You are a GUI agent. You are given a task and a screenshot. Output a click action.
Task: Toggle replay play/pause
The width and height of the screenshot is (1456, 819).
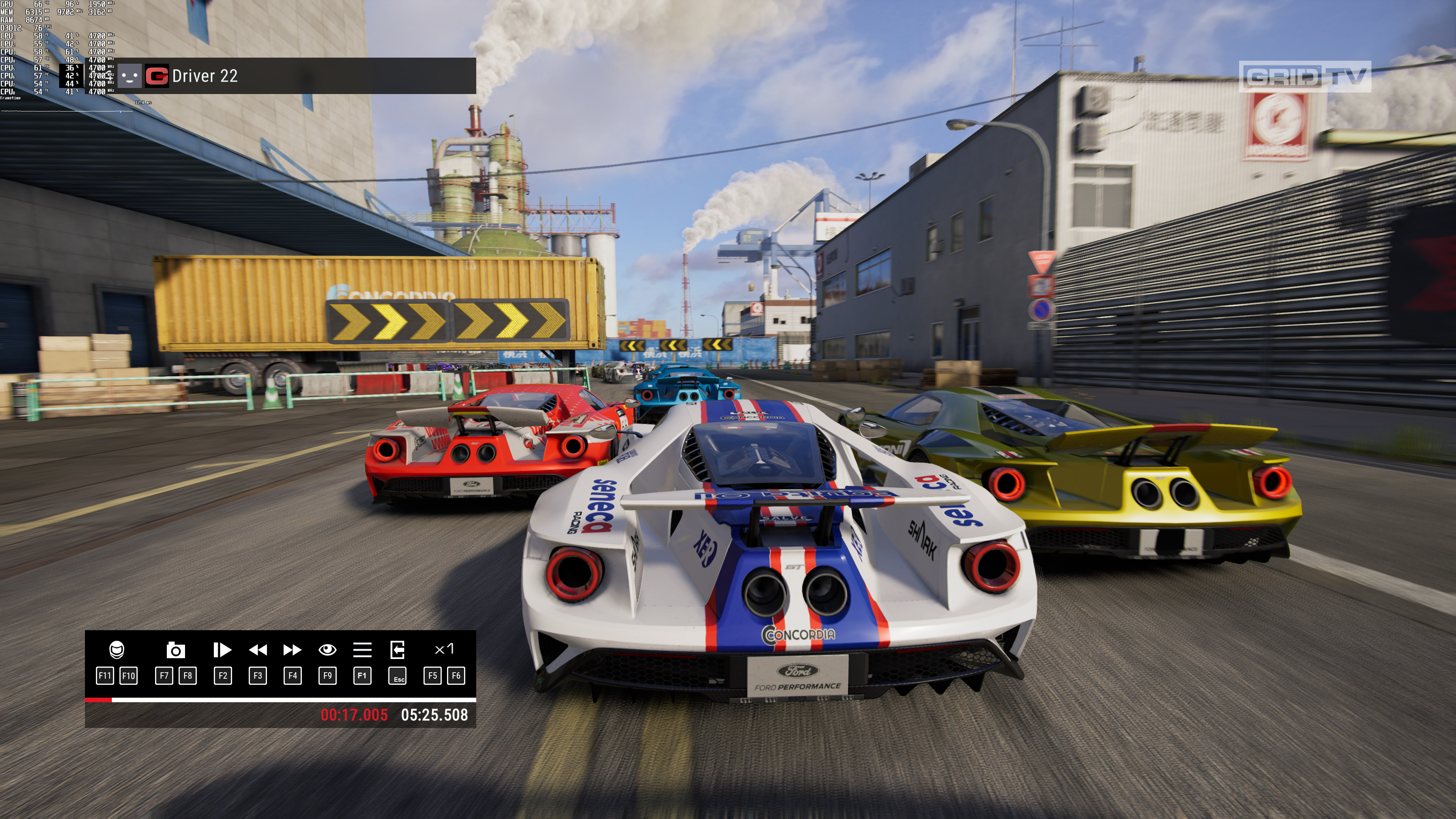[222, 650]
